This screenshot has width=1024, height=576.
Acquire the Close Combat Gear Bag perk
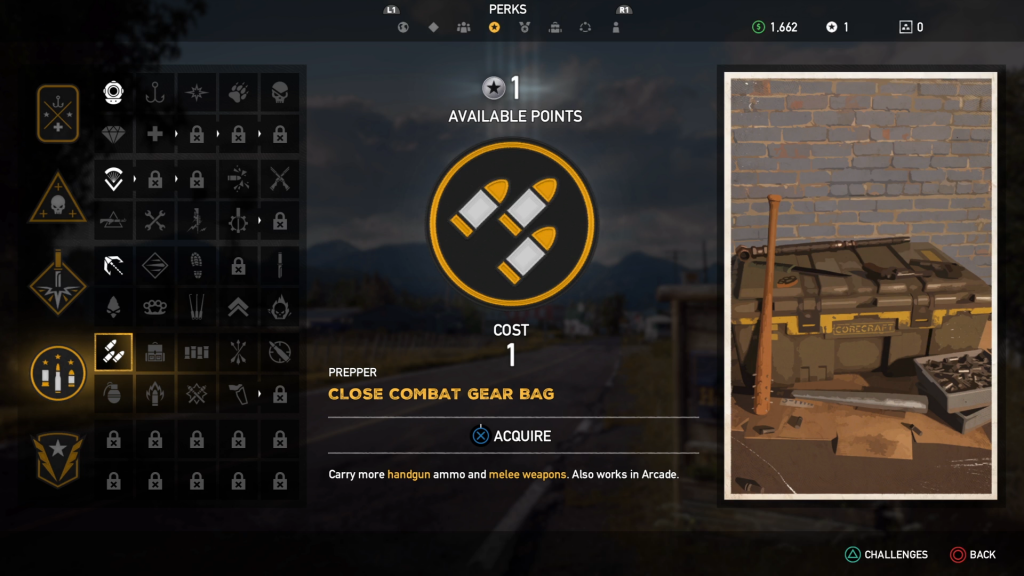click(511, 436)
